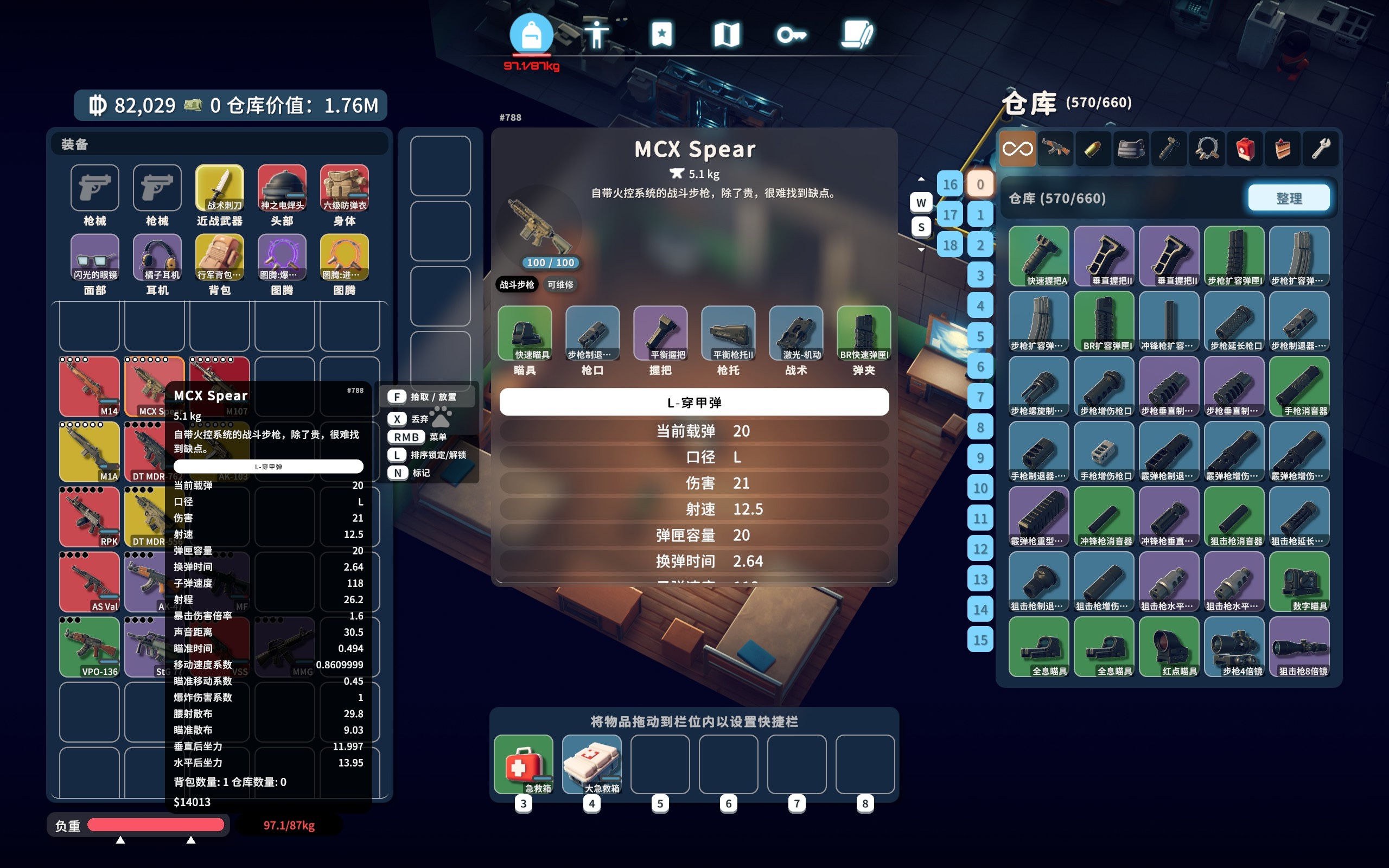Screen dimensions: 1389x868
Task: Select the BR快速弹匣 magazine attachment slot
Action: pos(864,334)
